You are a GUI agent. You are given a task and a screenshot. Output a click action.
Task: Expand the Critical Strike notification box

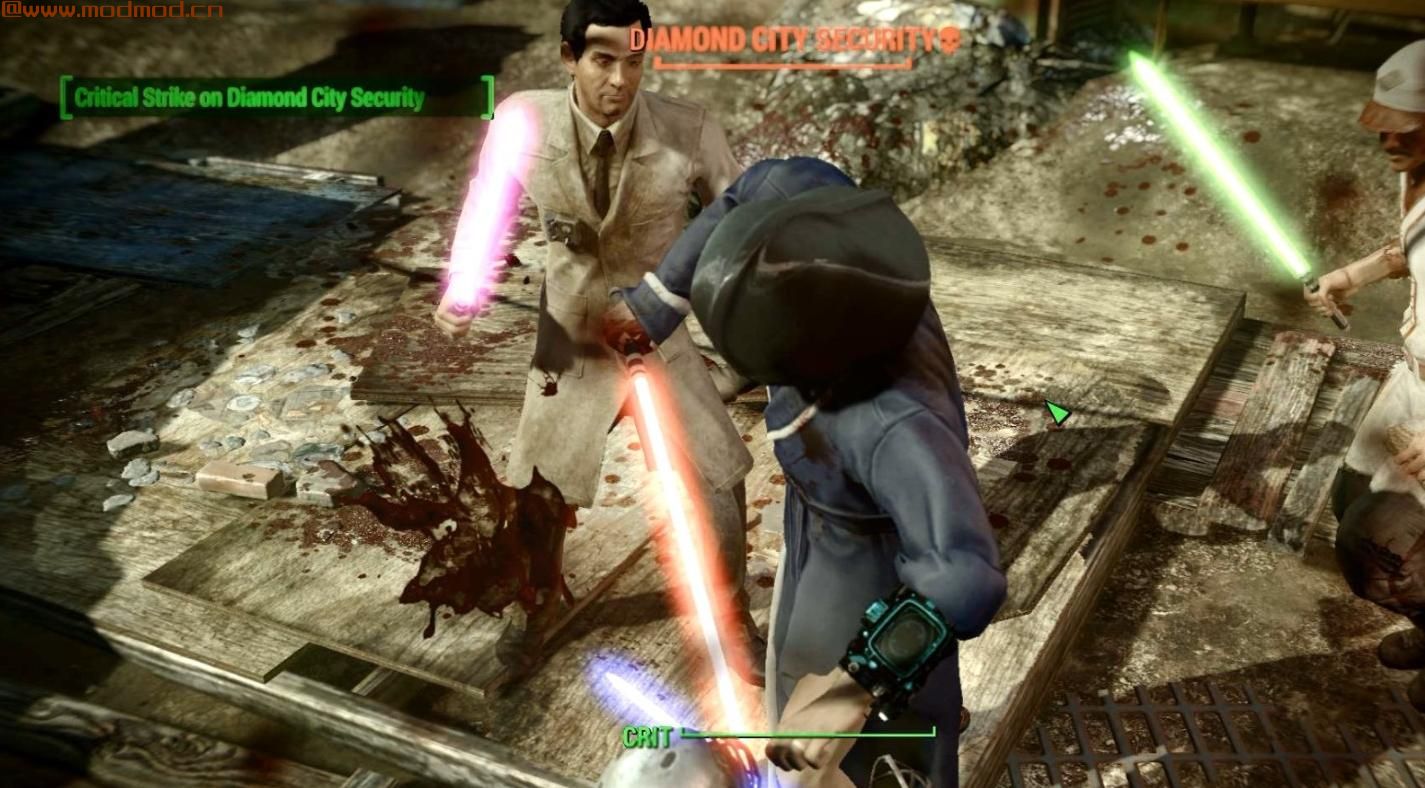[275, 99]
